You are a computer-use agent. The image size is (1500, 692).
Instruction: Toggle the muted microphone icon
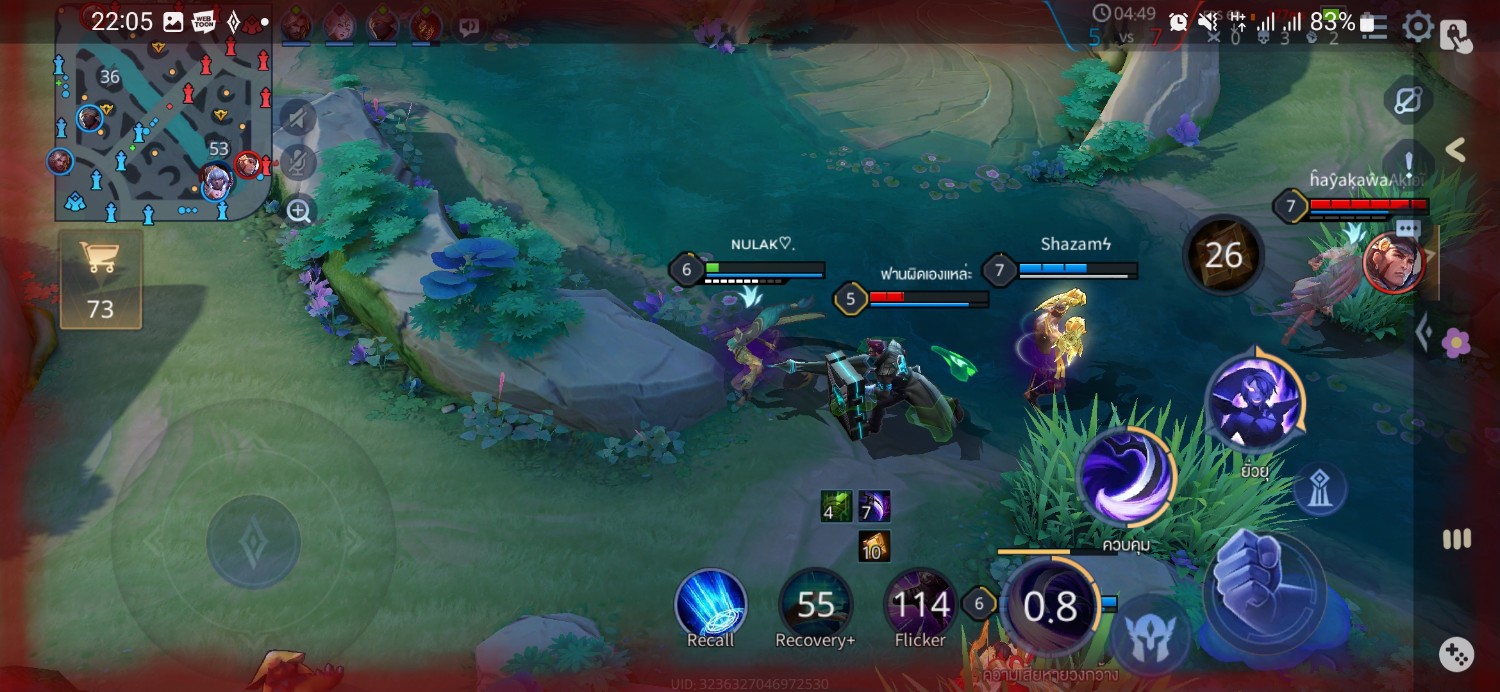[298, 163]
